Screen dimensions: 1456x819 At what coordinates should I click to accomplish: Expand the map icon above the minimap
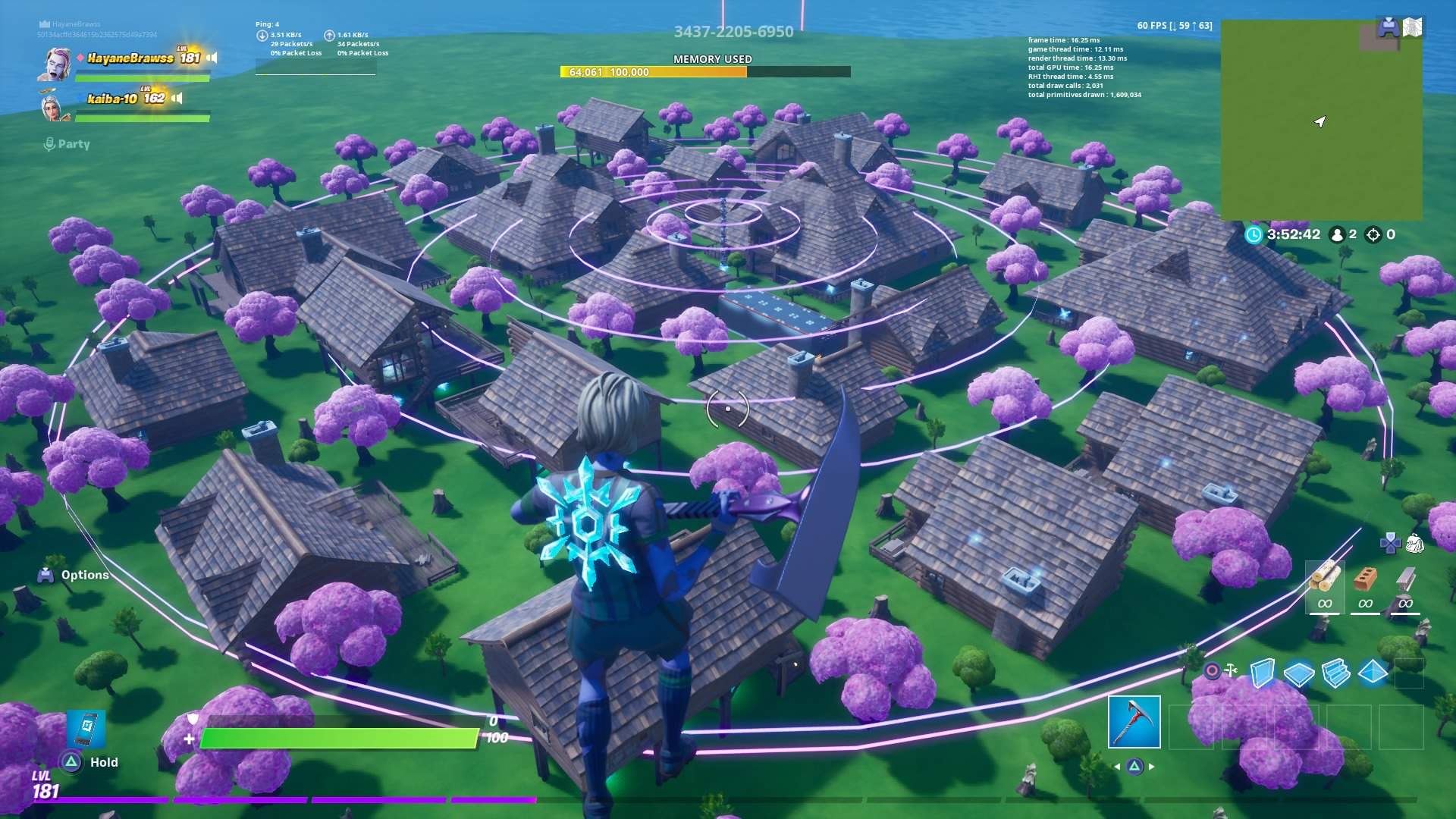pyautogui.click(x=1413, y=27)
